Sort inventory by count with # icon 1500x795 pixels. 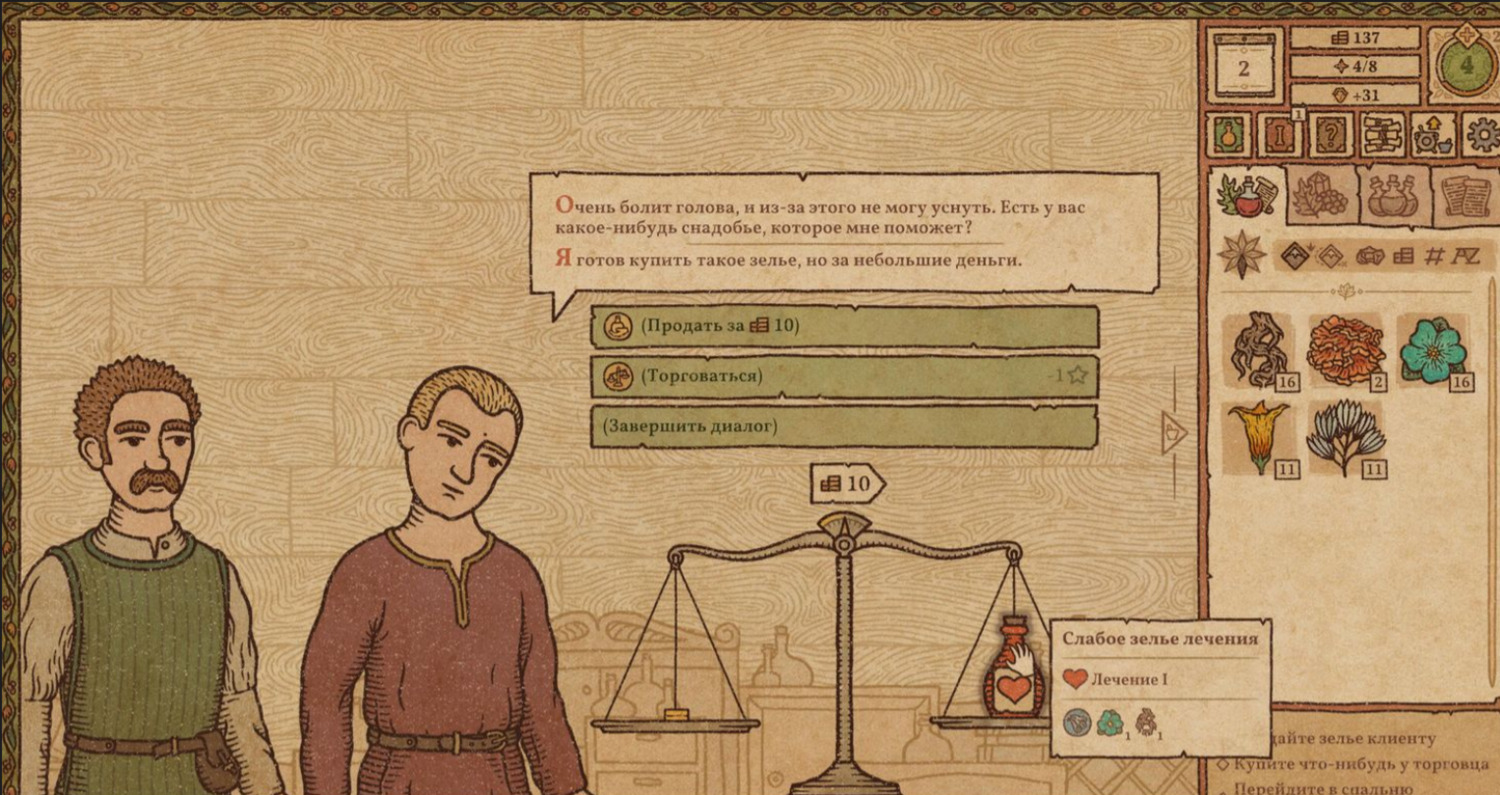(1434, 256)
